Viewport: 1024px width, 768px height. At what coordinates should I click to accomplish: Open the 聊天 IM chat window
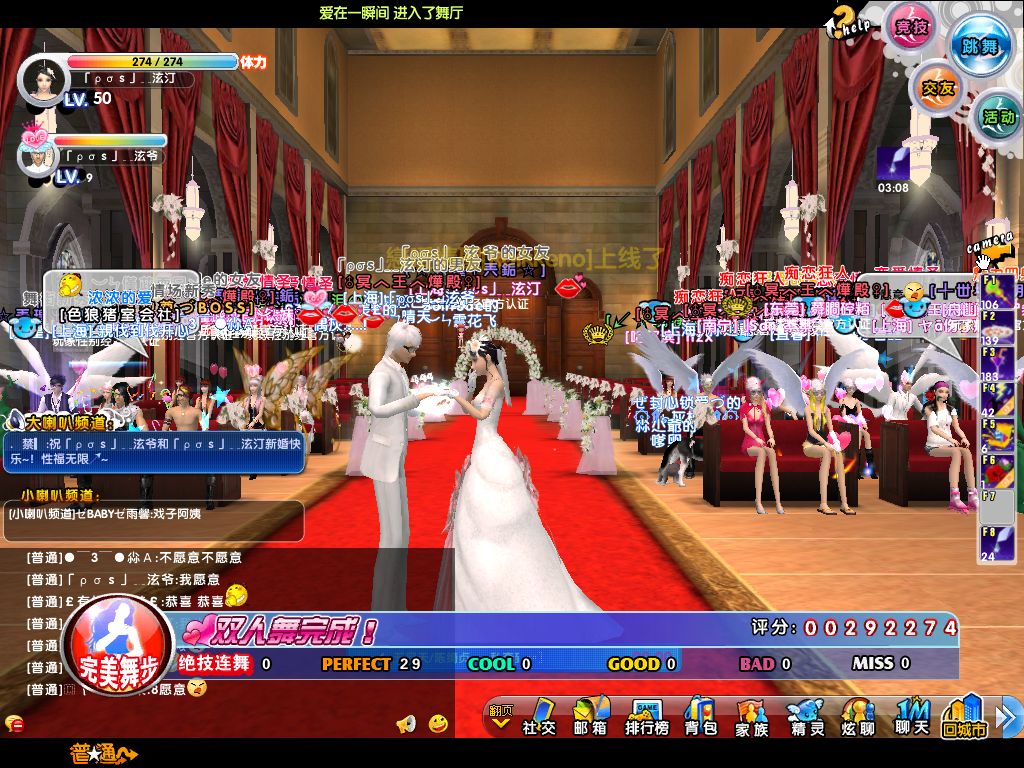[911, 717]
